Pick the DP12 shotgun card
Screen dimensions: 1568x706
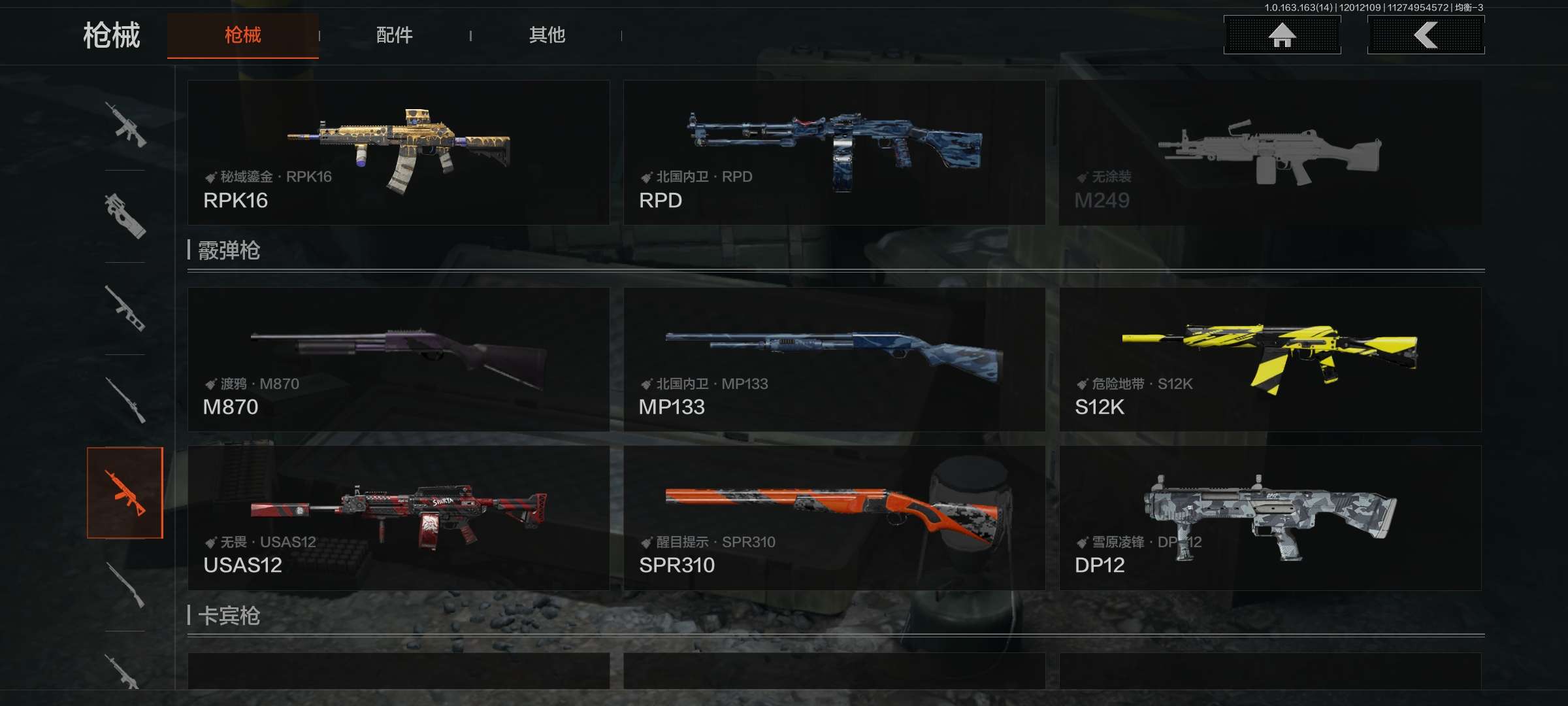tap(1270, 518)
